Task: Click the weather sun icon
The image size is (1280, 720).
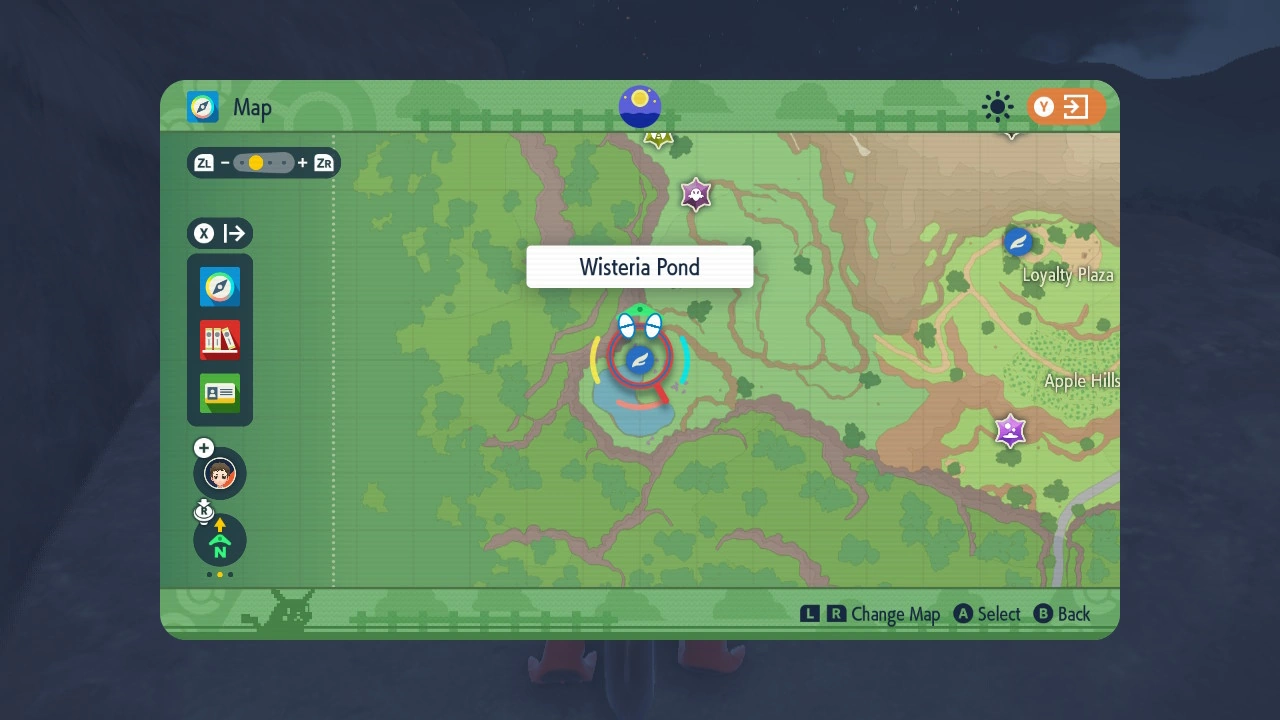Action: 997,107
